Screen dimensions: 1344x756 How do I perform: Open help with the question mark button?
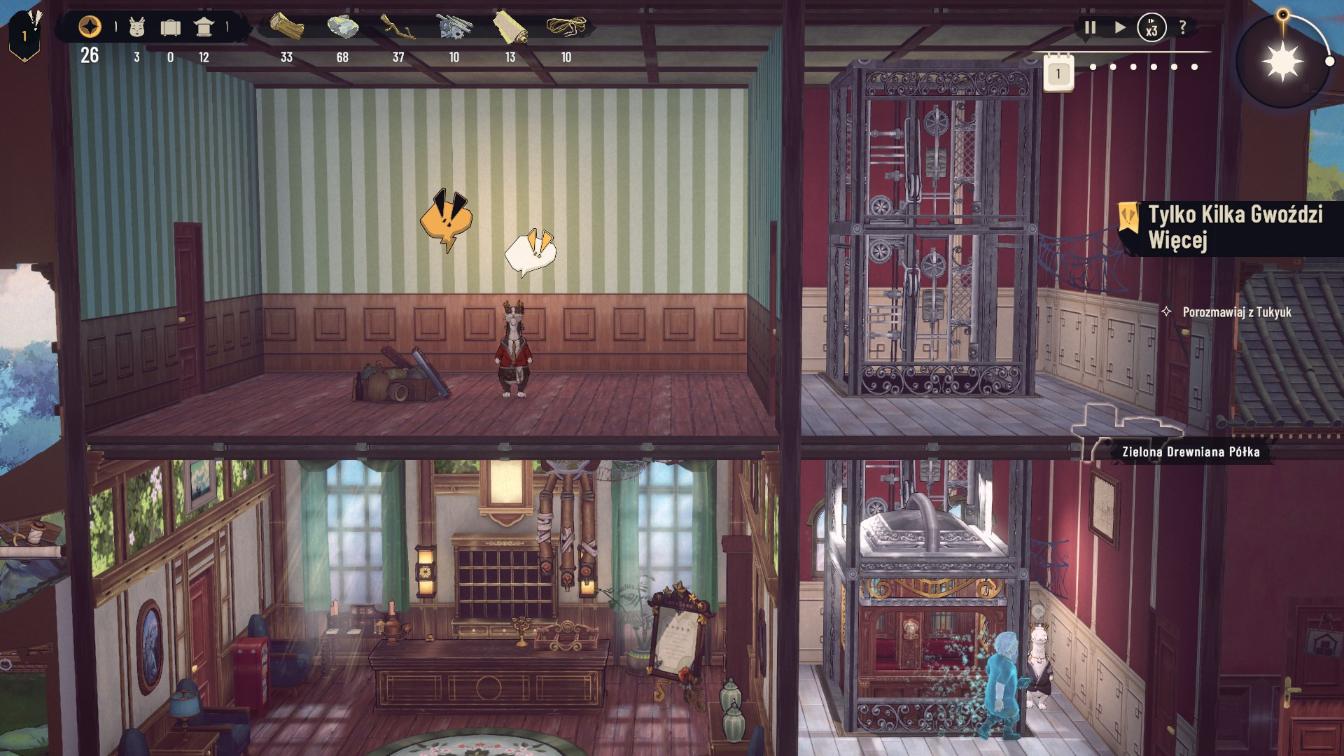coord(1183,28)
